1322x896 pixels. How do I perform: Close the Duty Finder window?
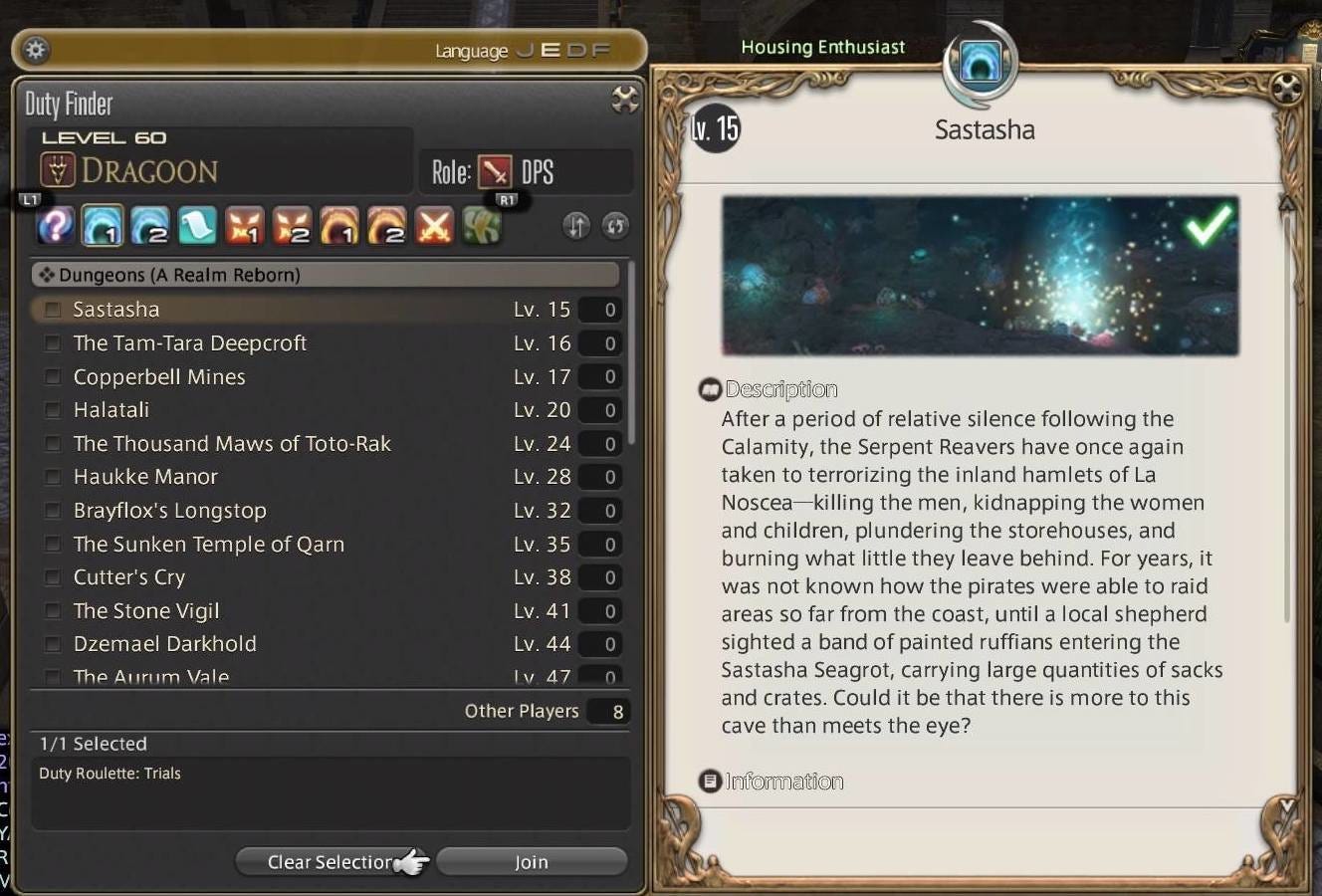624,99
